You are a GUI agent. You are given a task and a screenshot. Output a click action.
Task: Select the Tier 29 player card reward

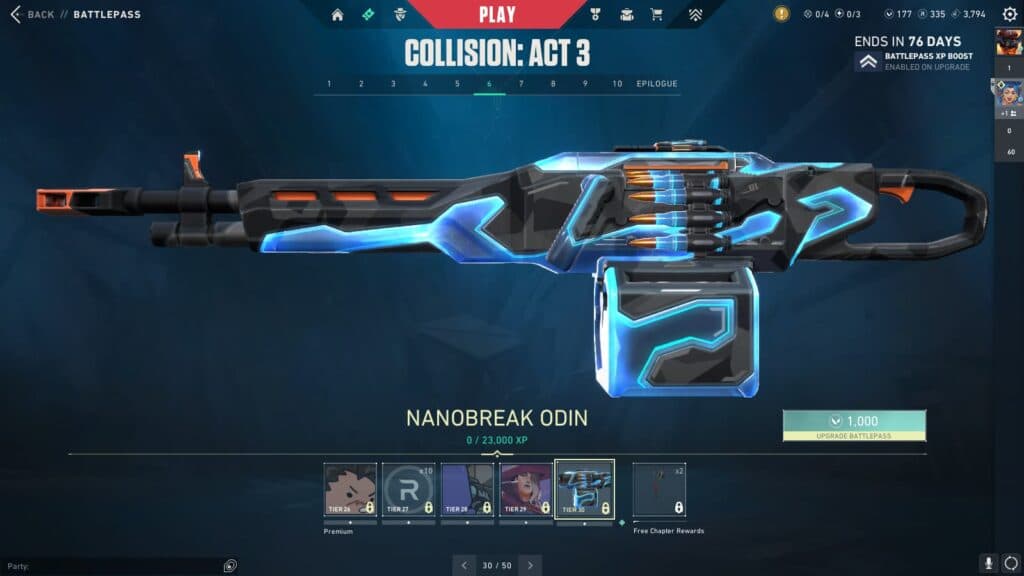coord(526,489)
